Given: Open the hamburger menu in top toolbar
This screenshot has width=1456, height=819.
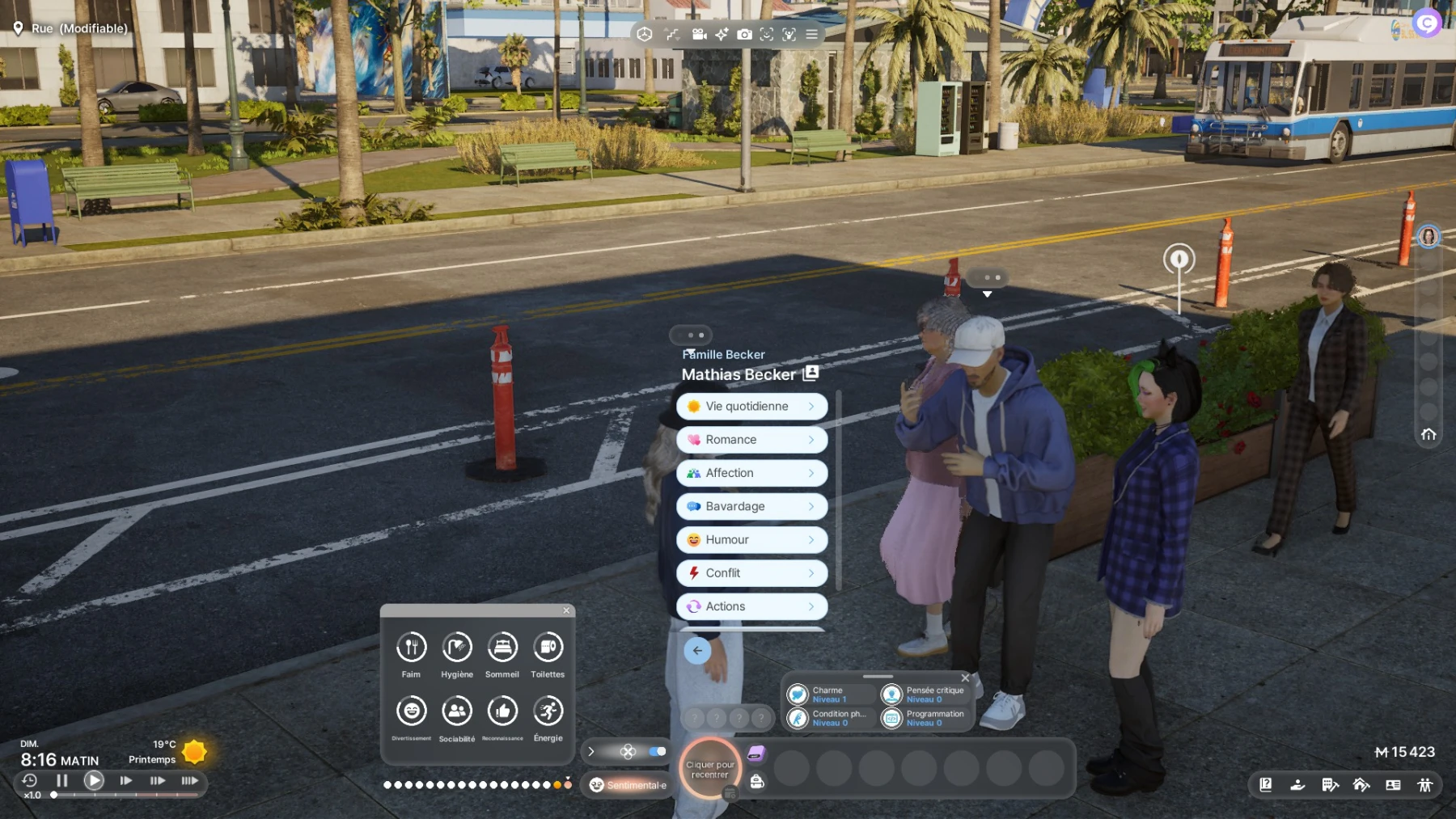Looking at the screenshot, I should click(811, 34).
